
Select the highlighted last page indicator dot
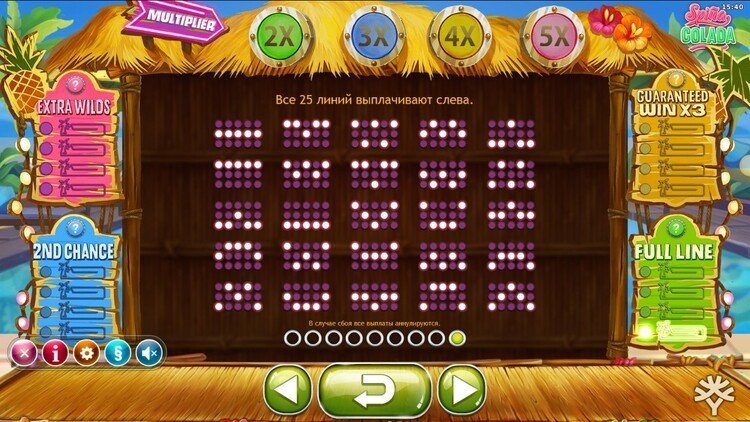[457, 338]
